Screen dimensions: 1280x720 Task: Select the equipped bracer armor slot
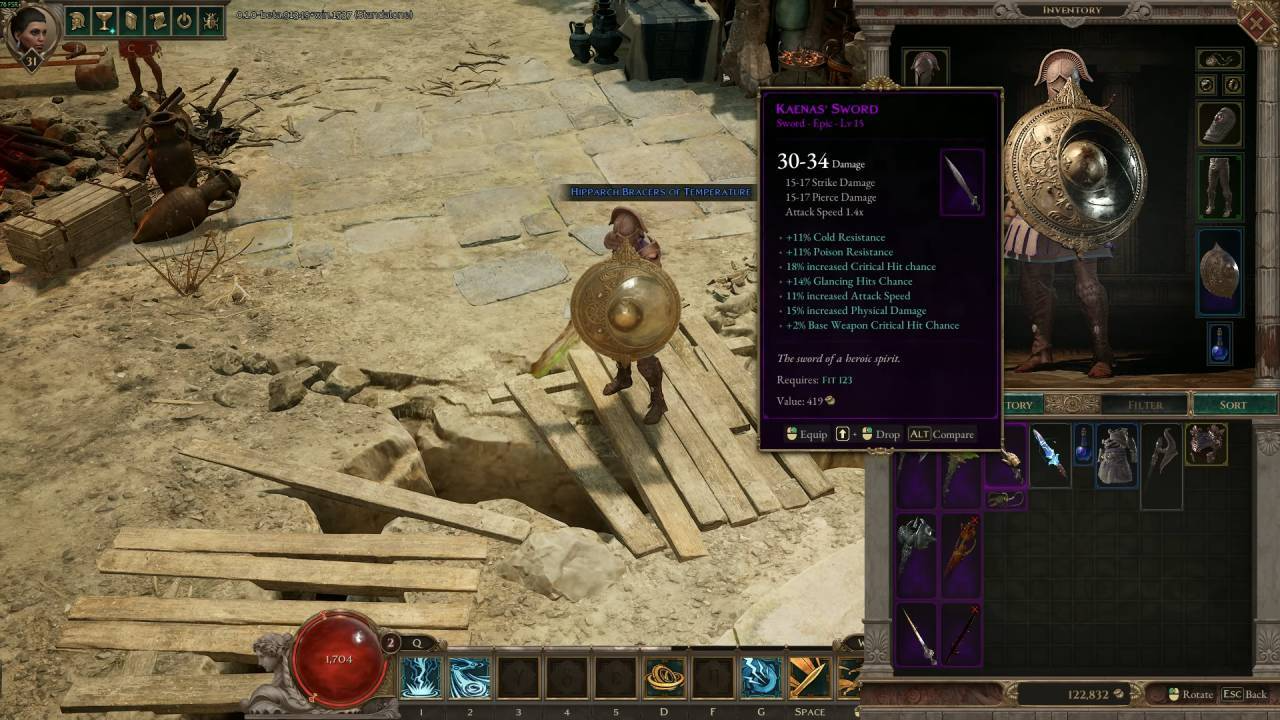(1219, 123)
